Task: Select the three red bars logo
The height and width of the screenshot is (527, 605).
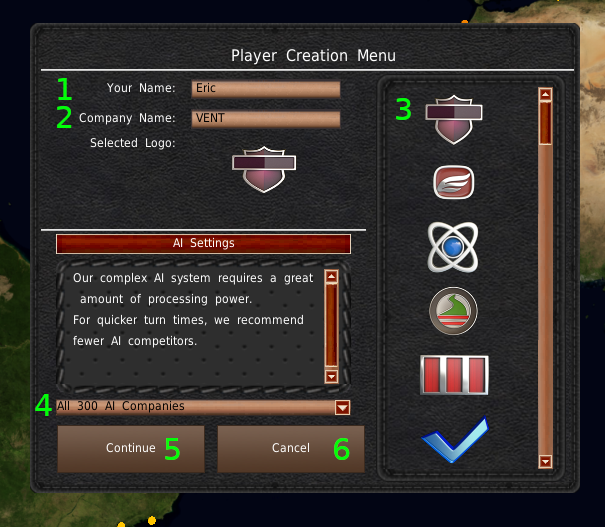Action: click(x=454, y=374)
